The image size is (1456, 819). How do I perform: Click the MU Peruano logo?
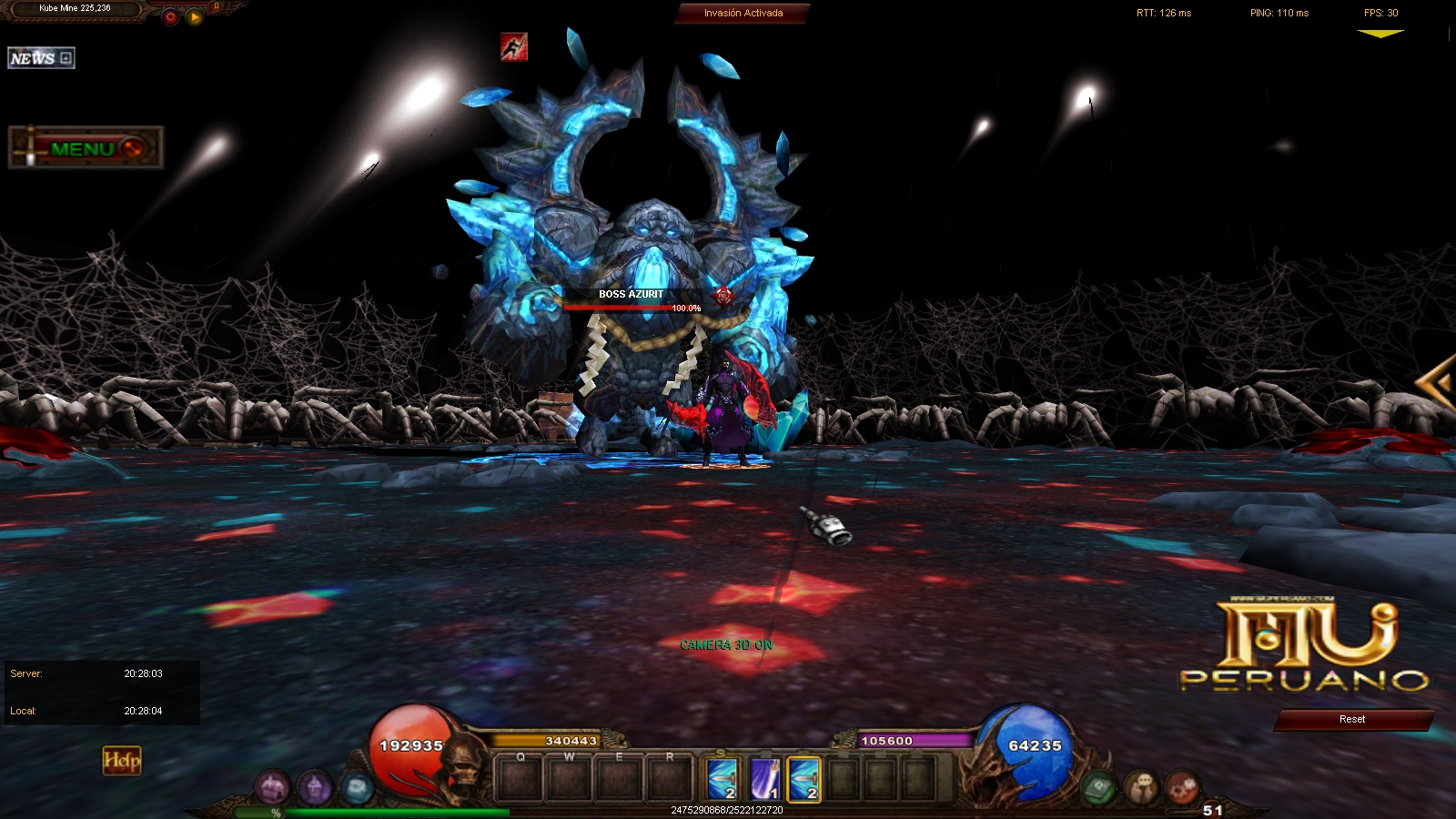tap(1305, 646)
